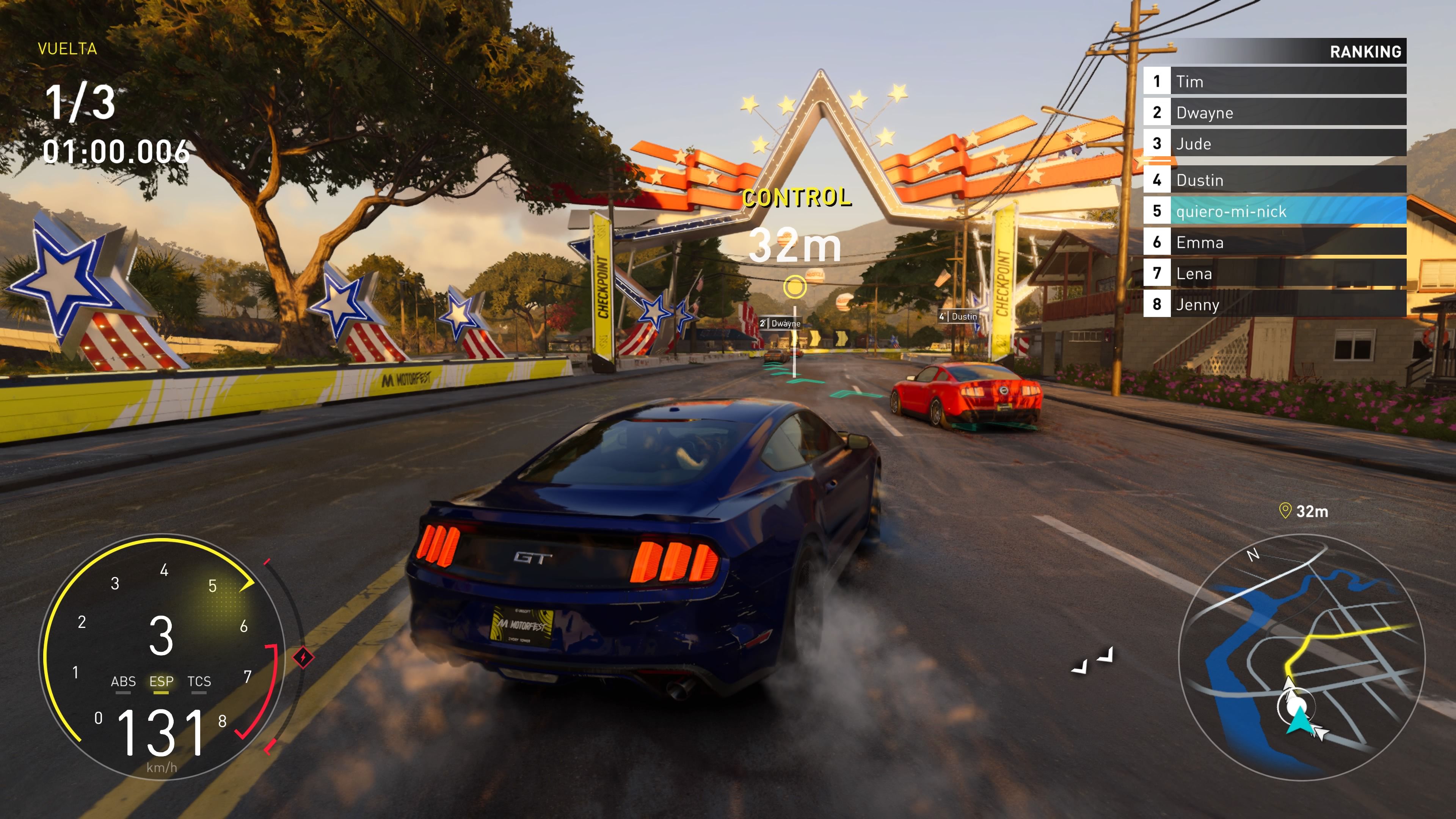Click the yellow checkpoint waypoint marker

tap(795, 287)
